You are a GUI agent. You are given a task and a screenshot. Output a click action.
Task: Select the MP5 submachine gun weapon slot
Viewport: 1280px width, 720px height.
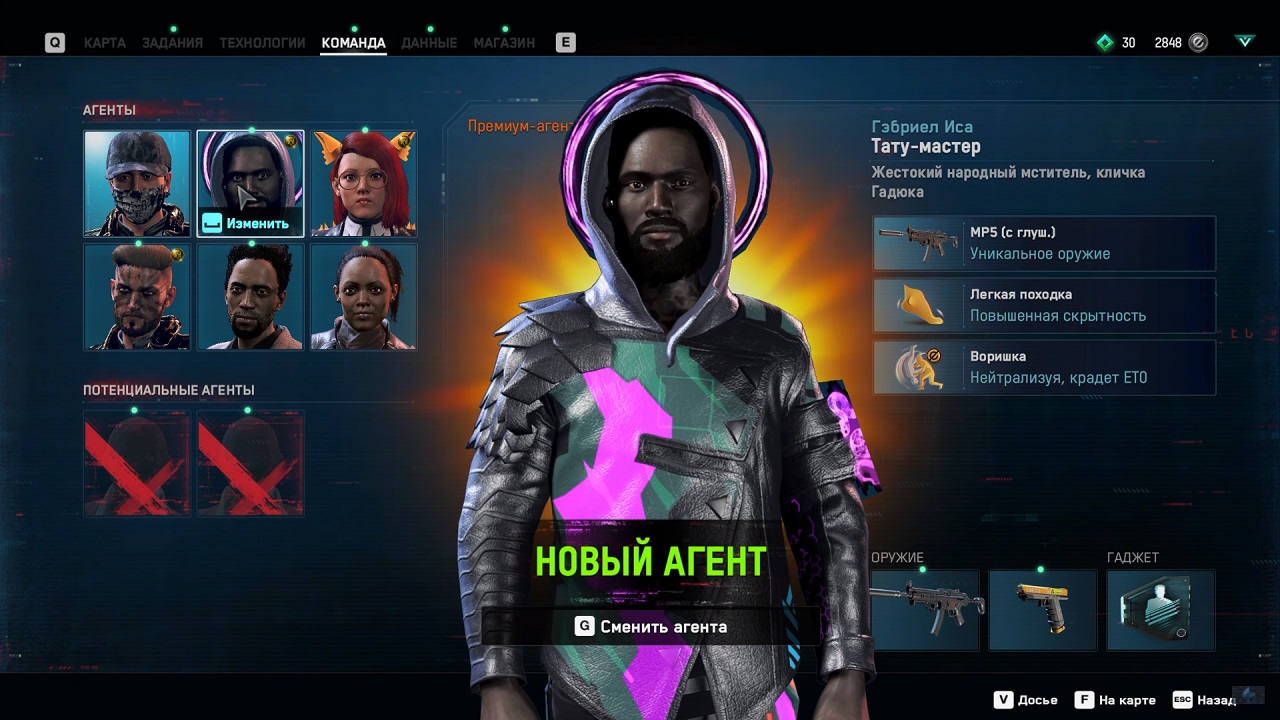point(925,610)
